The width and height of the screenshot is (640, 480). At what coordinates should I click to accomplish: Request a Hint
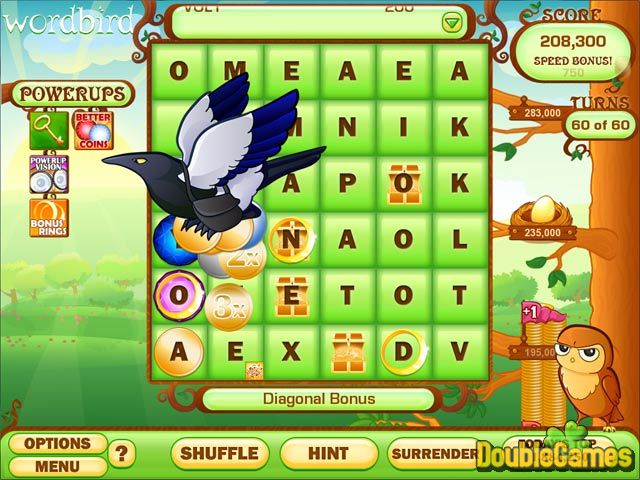328,453
